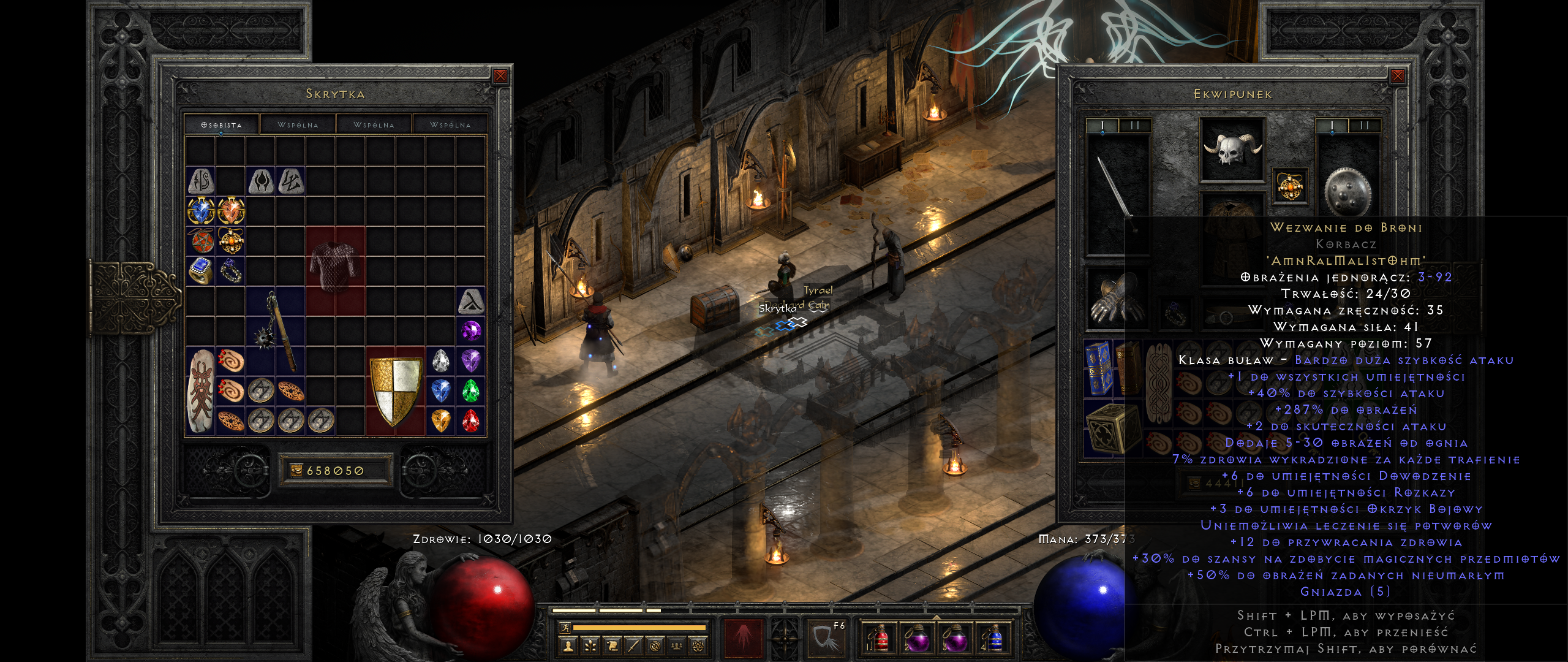
Task: Pick up the blue sapphire ring
Action: [200, 271]
